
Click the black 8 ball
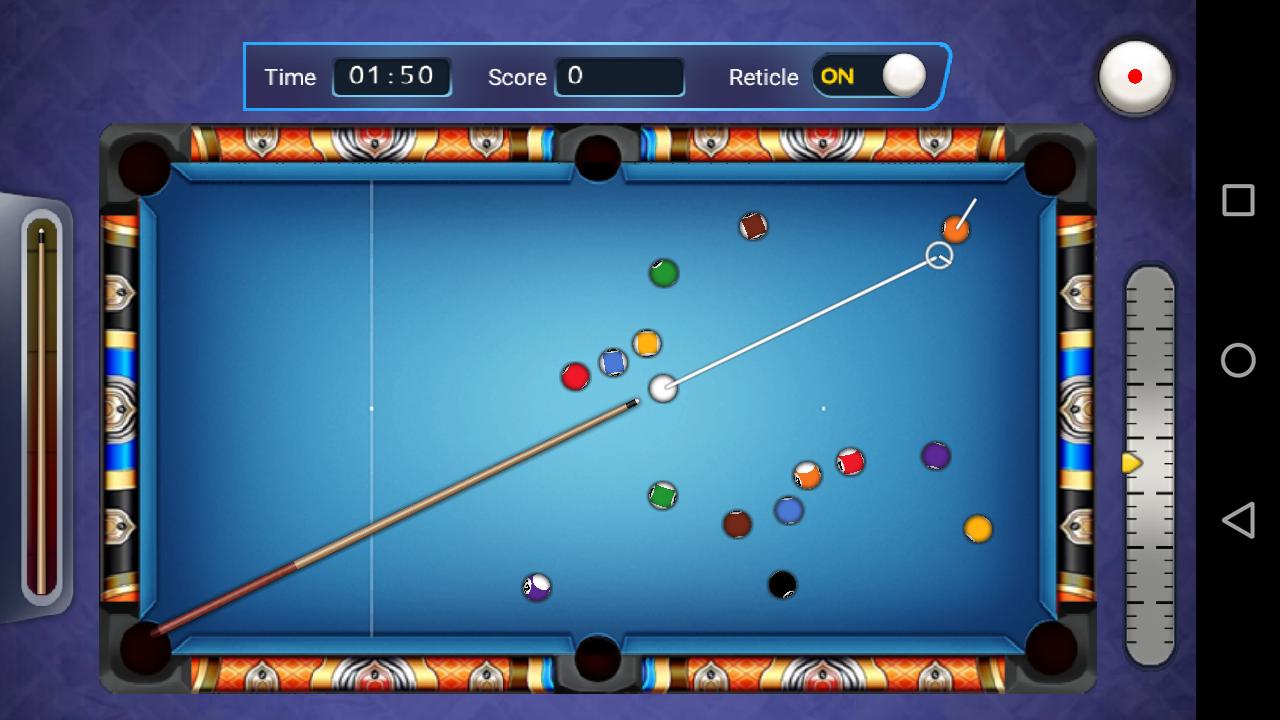pyautogui.click(x=781, y=582)
